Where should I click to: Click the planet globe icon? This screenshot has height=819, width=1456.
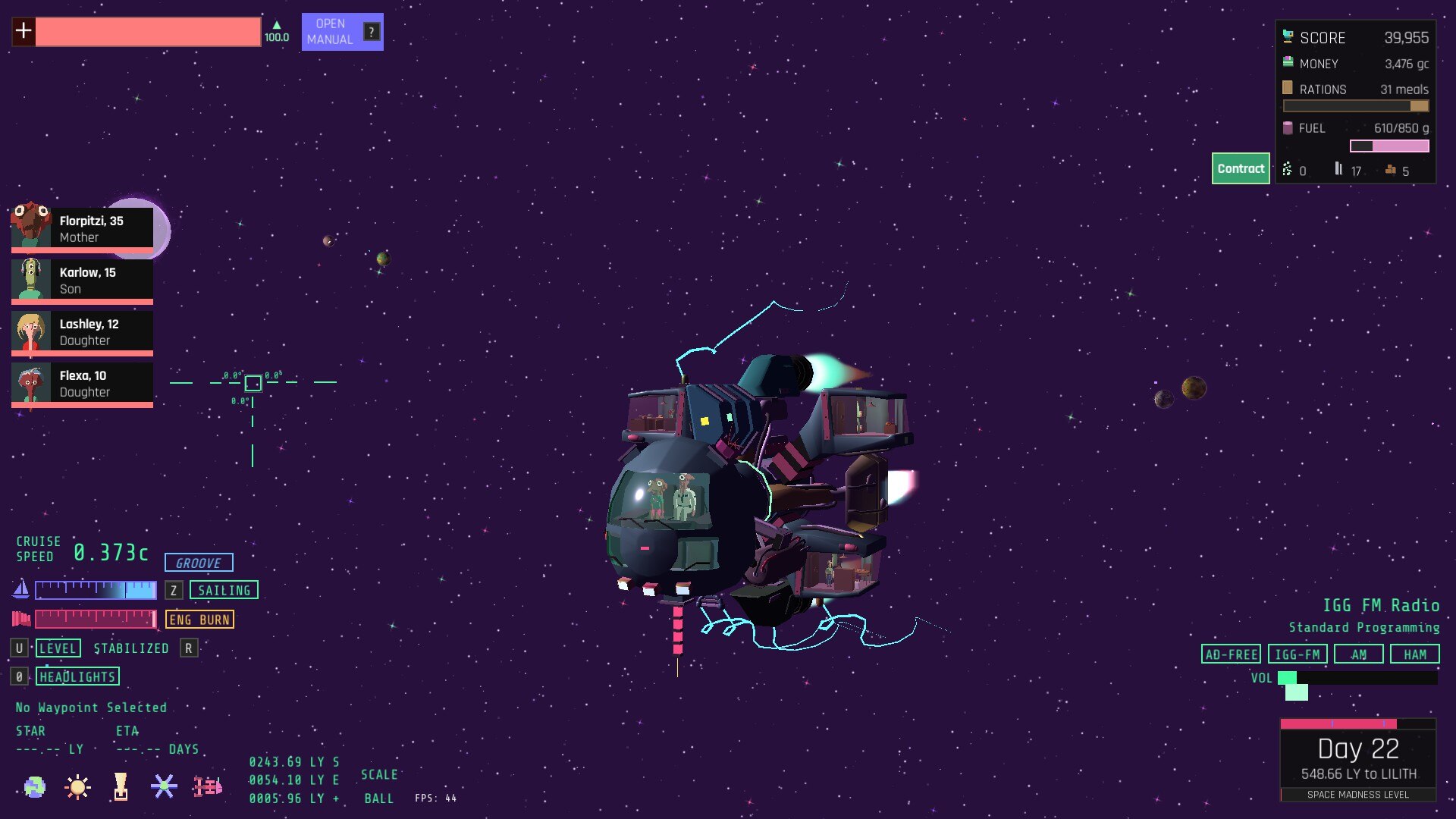click(34, 787)
